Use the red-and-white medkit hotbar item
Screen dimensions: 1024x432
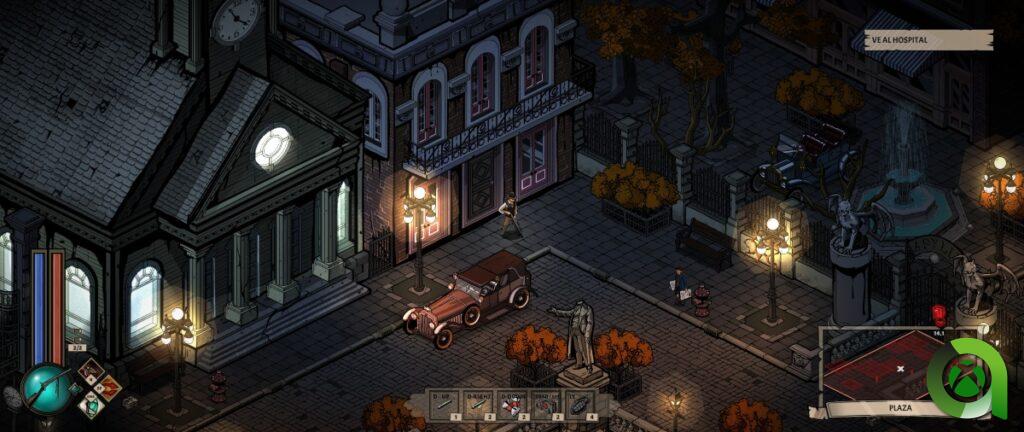pos(513,403)
